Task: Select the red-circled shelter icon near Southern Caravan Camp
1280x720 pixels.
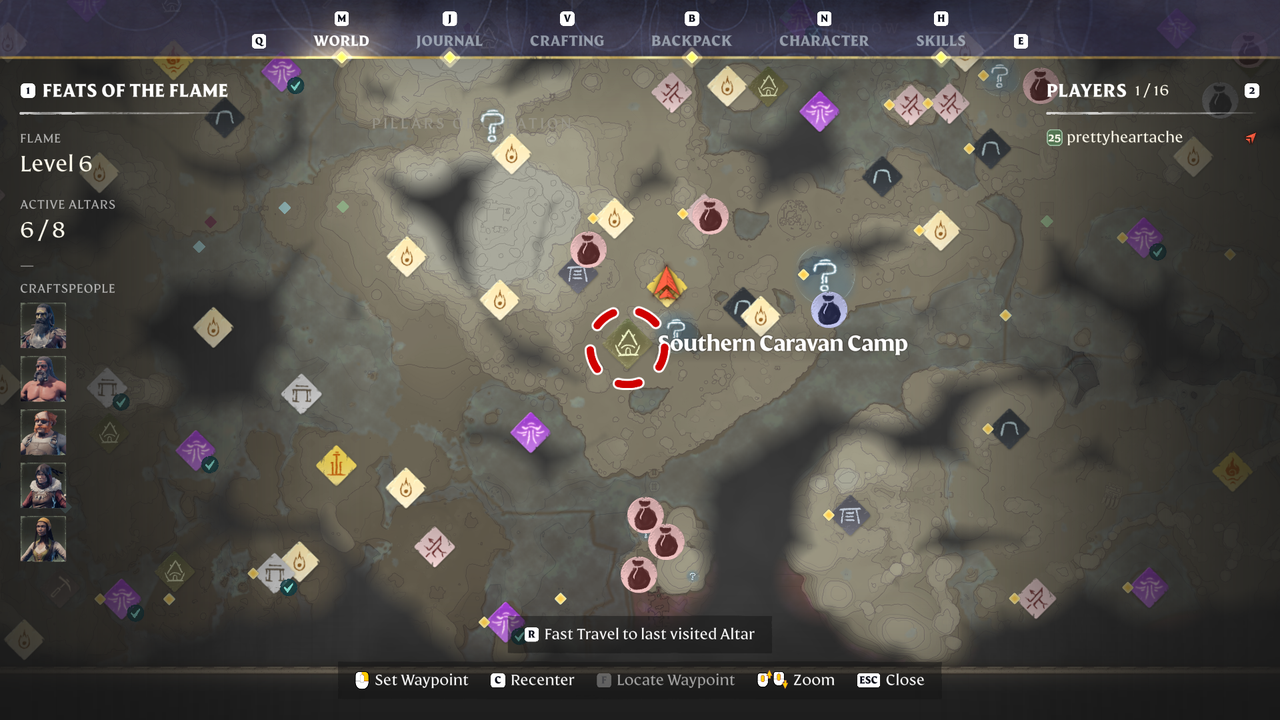Action: [625, 342]
